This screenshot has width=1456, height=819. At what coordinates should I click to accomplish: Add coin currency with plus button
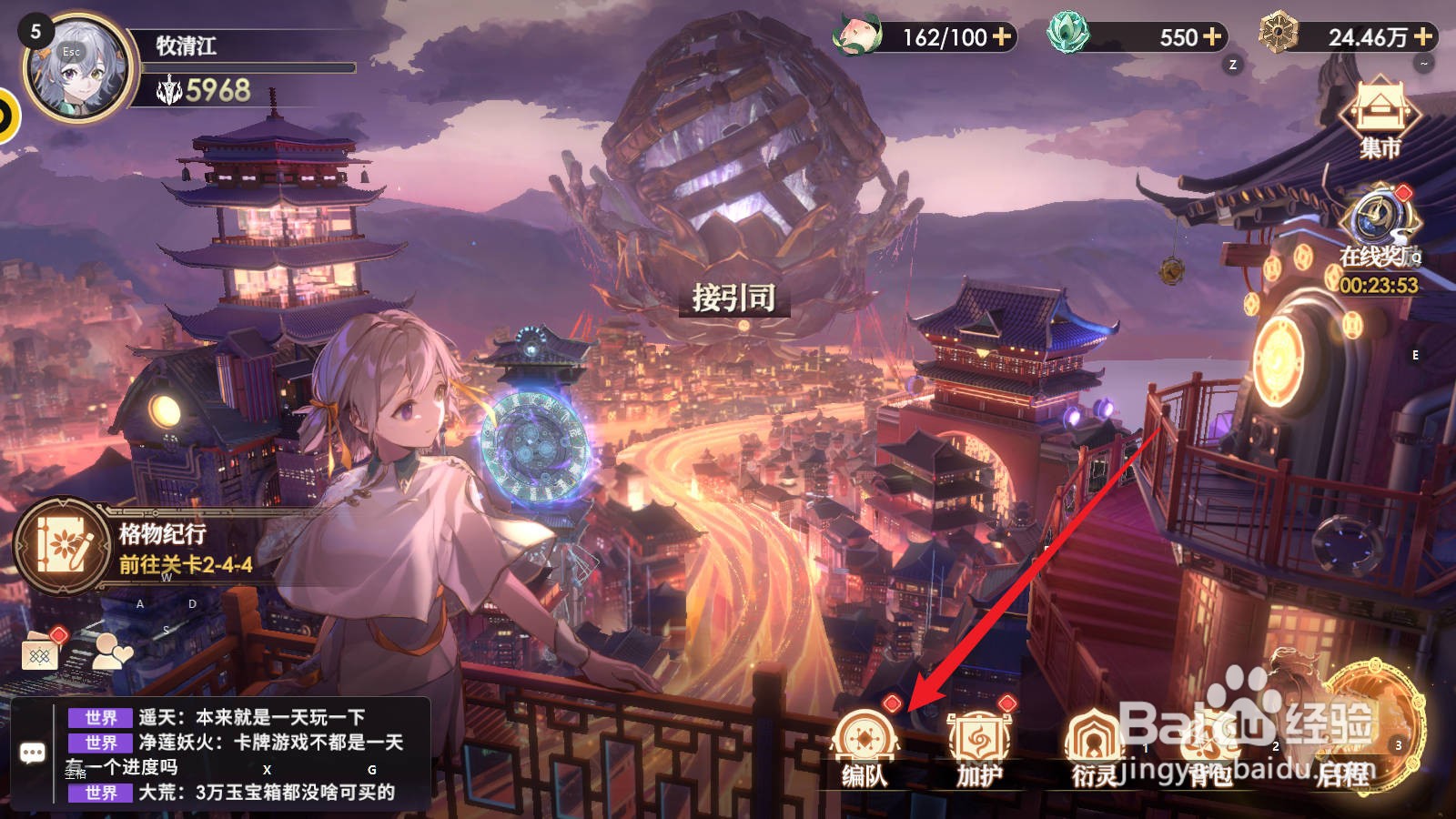pos(1422,36)
